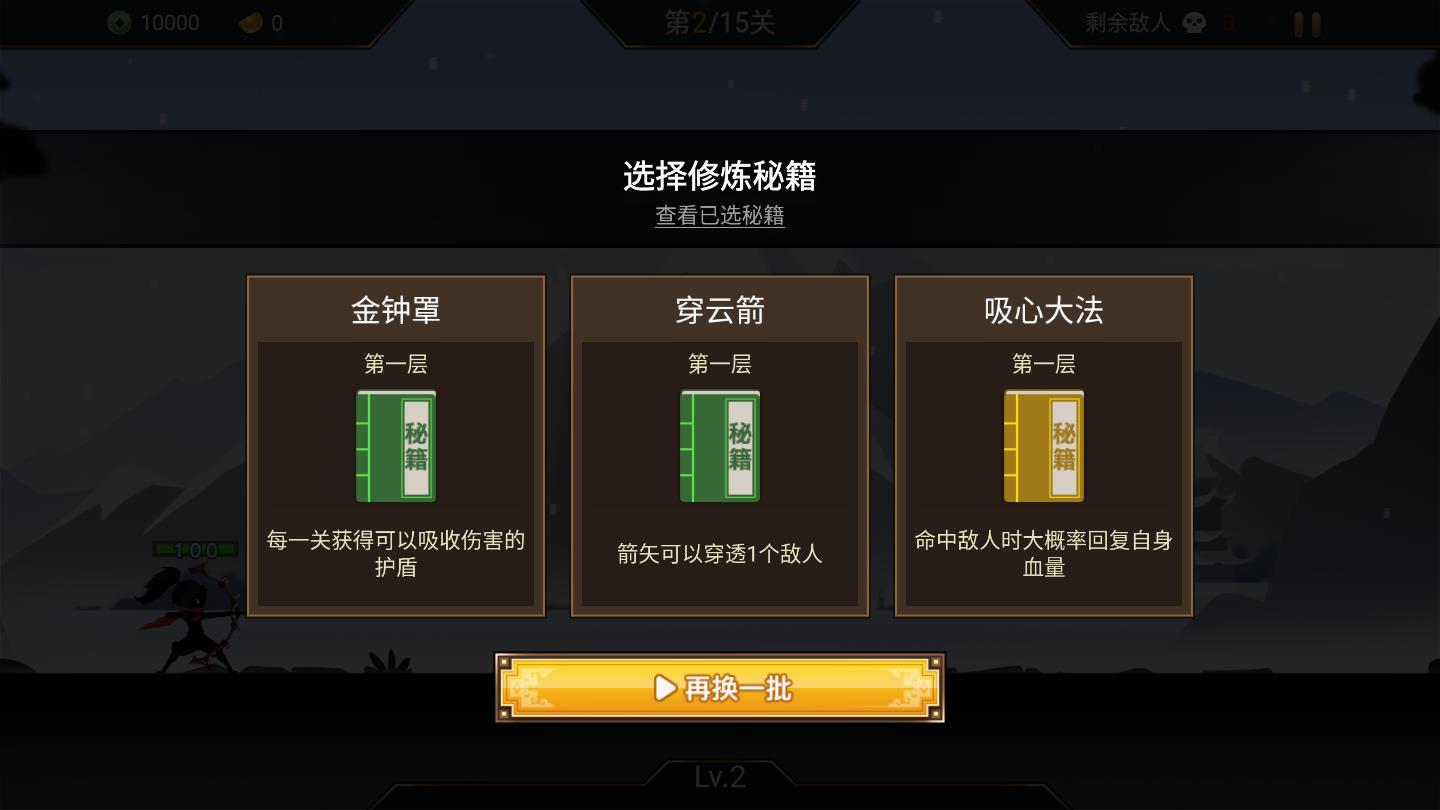The width and height of the screenshot is (1440, 810).
Task: Click the 第一层 tier label on 金钟罩
Action: 395,365
